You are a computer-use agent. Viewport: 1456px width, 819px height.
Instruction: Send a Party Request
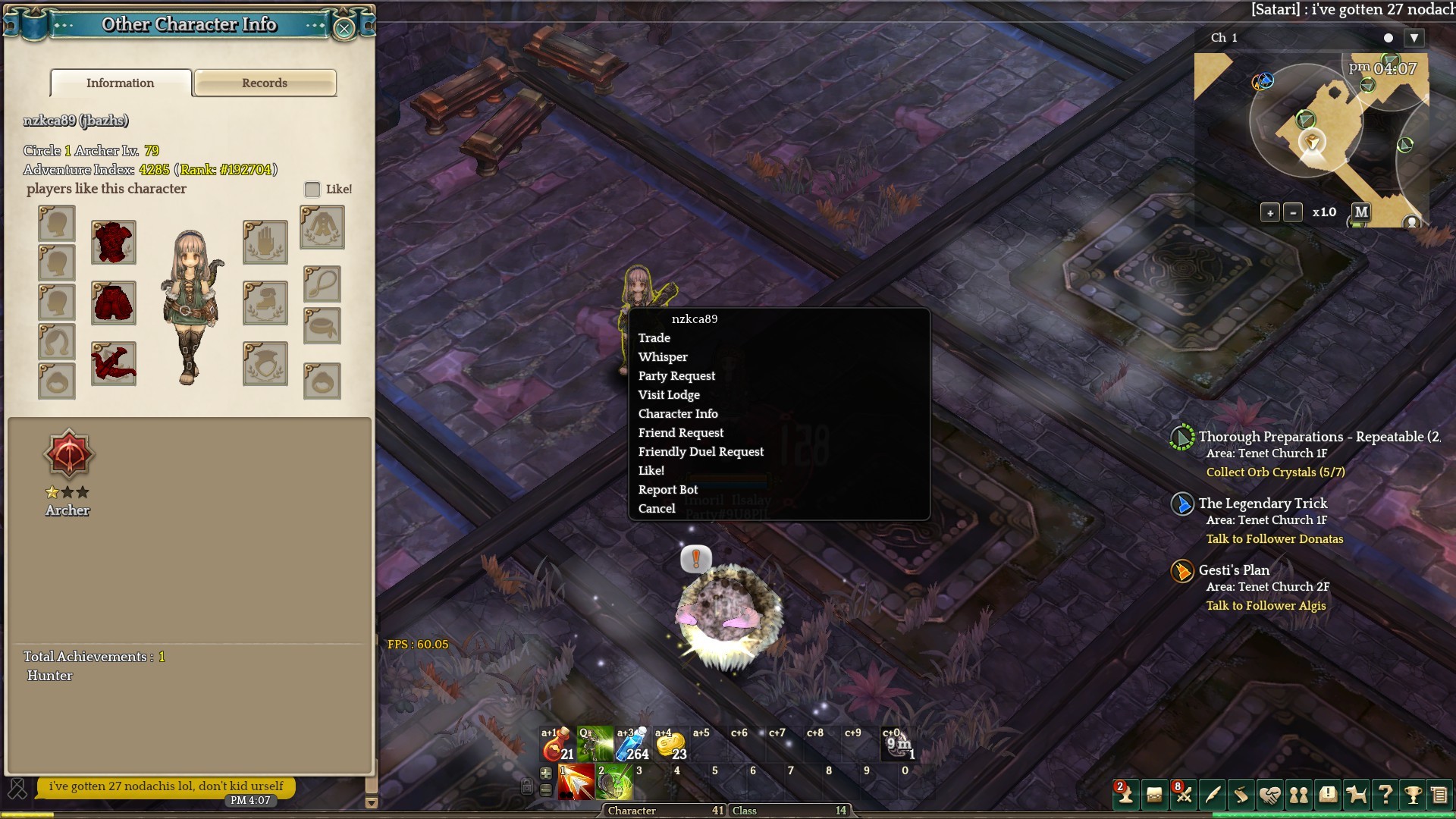[676, 376]
